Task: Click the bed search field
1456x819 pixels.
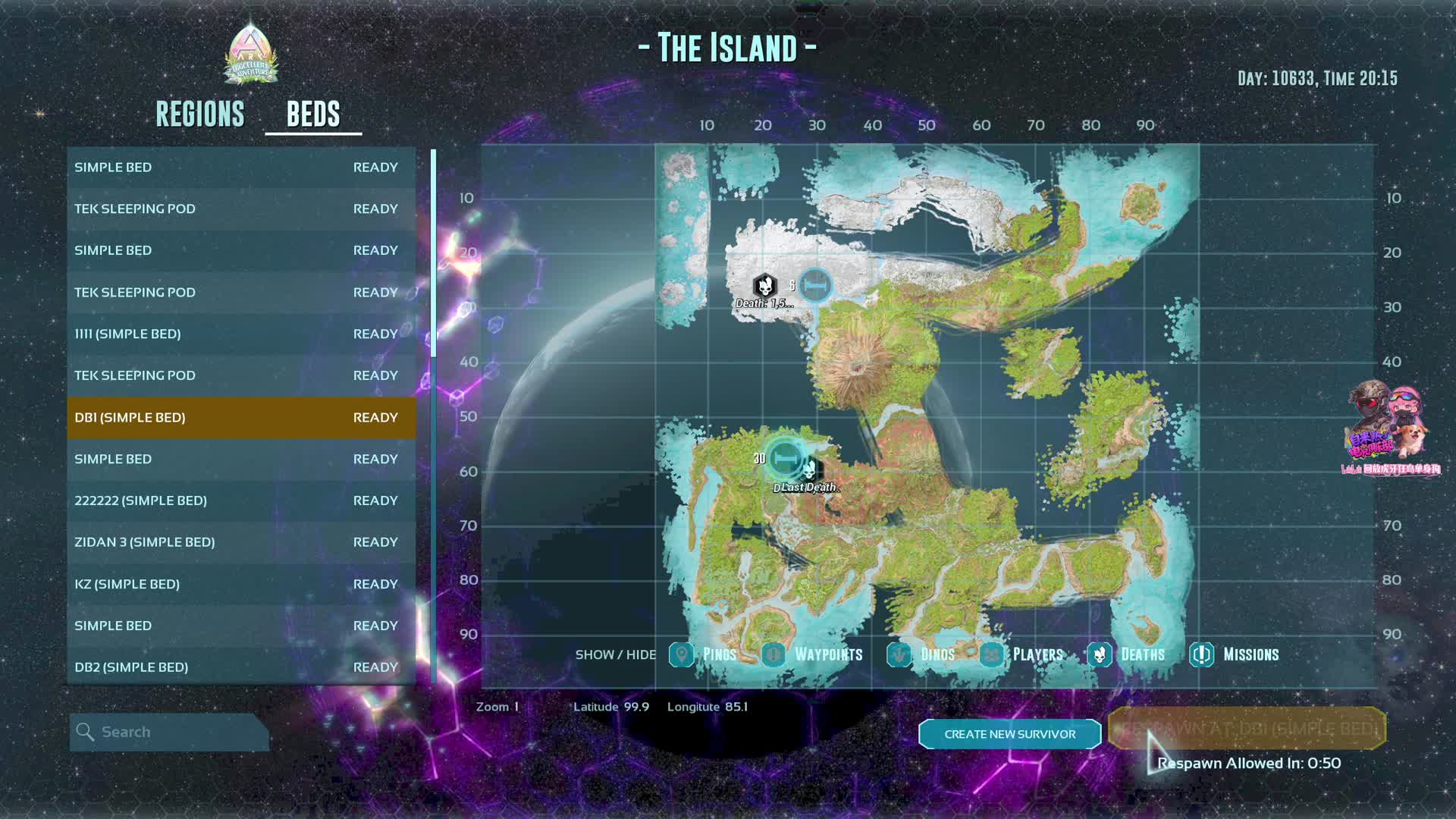Action: [x=170, y=733]
